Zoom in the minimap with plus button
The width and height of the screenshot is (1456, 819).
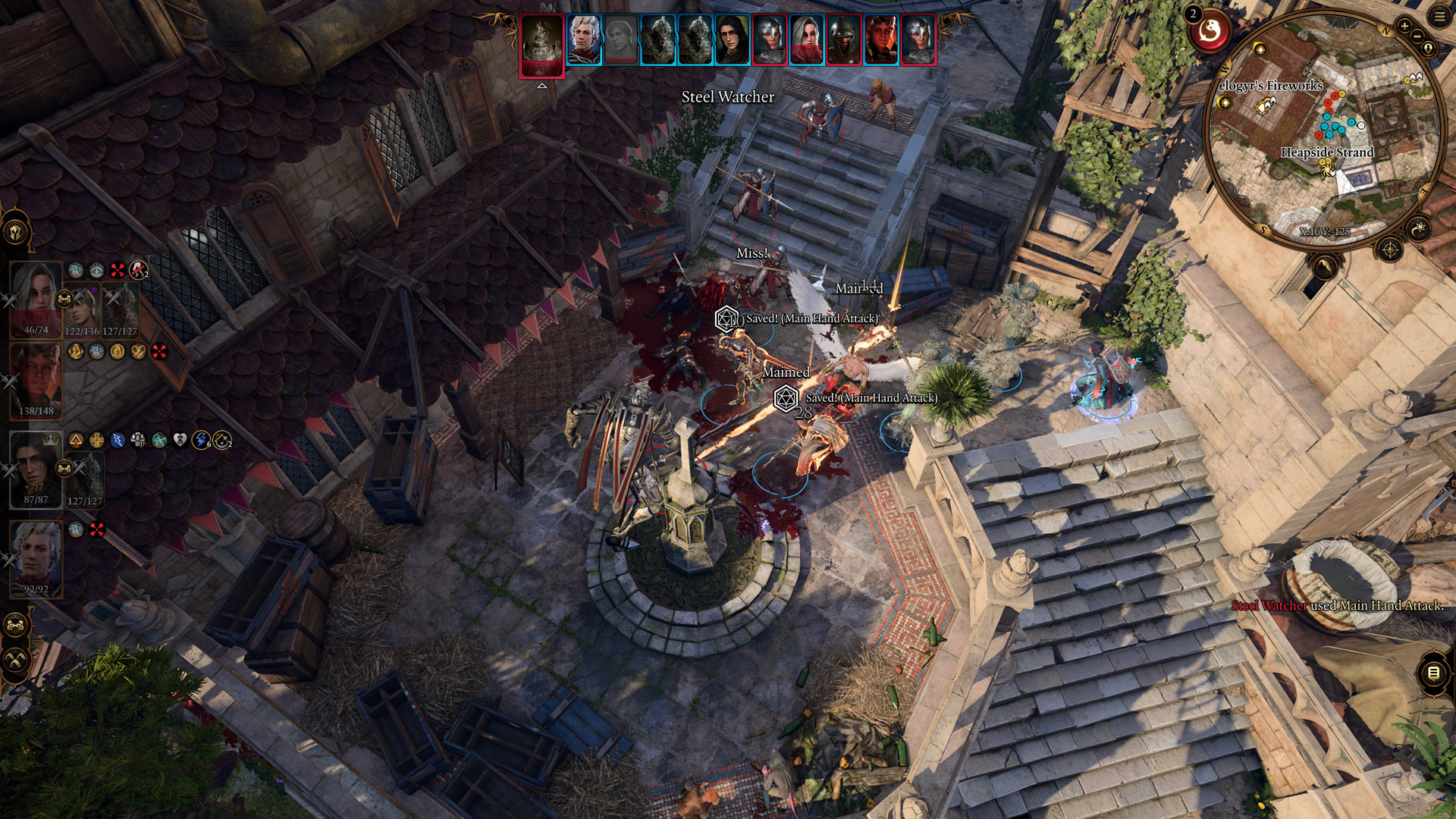(x=1404, y=26)
